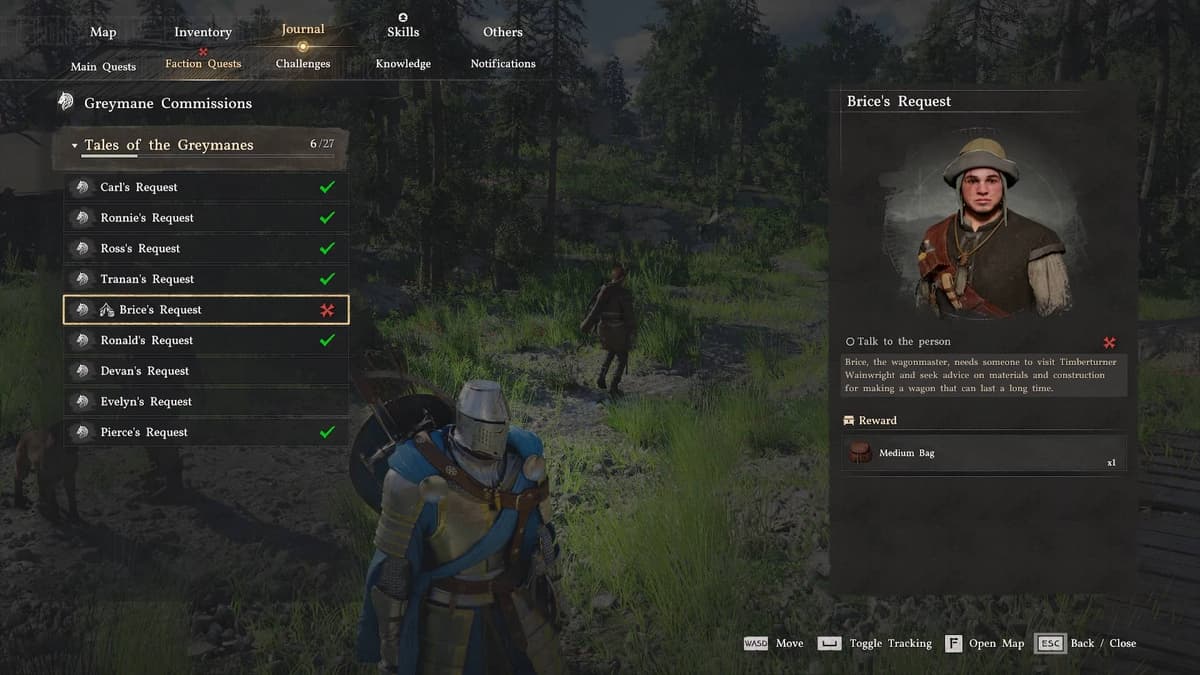This screenshot has height=675, width=1200.
Task: Open the Knowledge section
Action: tap(403, 64)
